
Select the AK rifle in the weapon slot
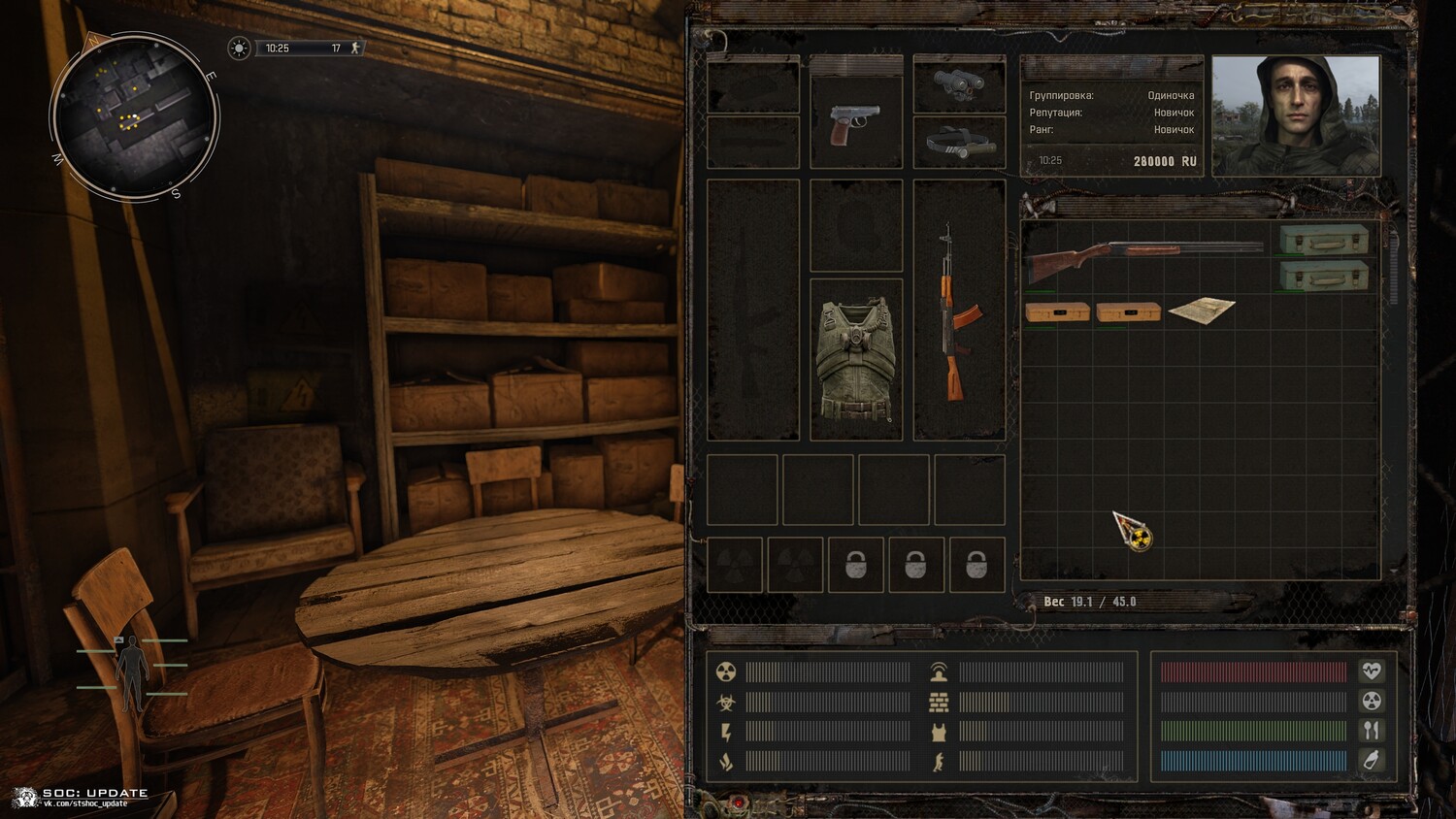click(x=957, y=311)
